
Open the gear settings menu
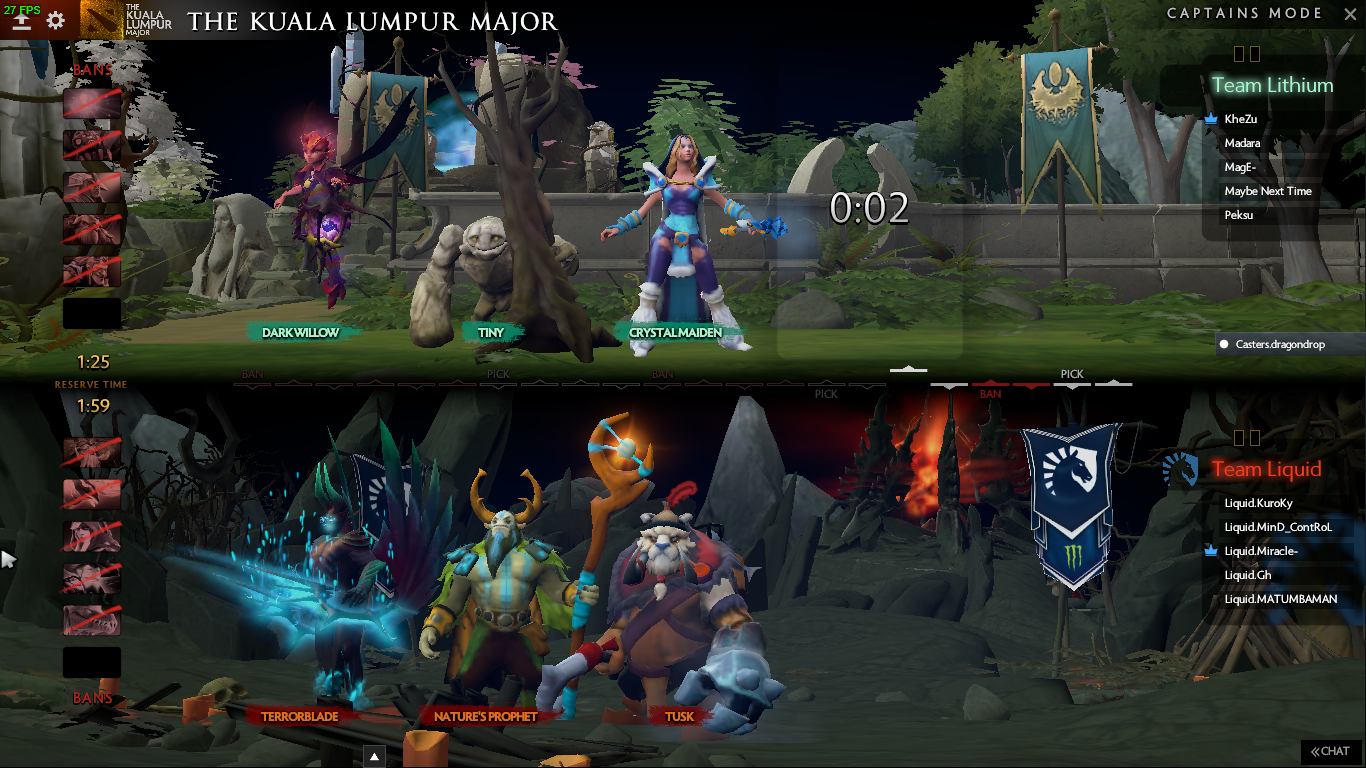[56, 20]
